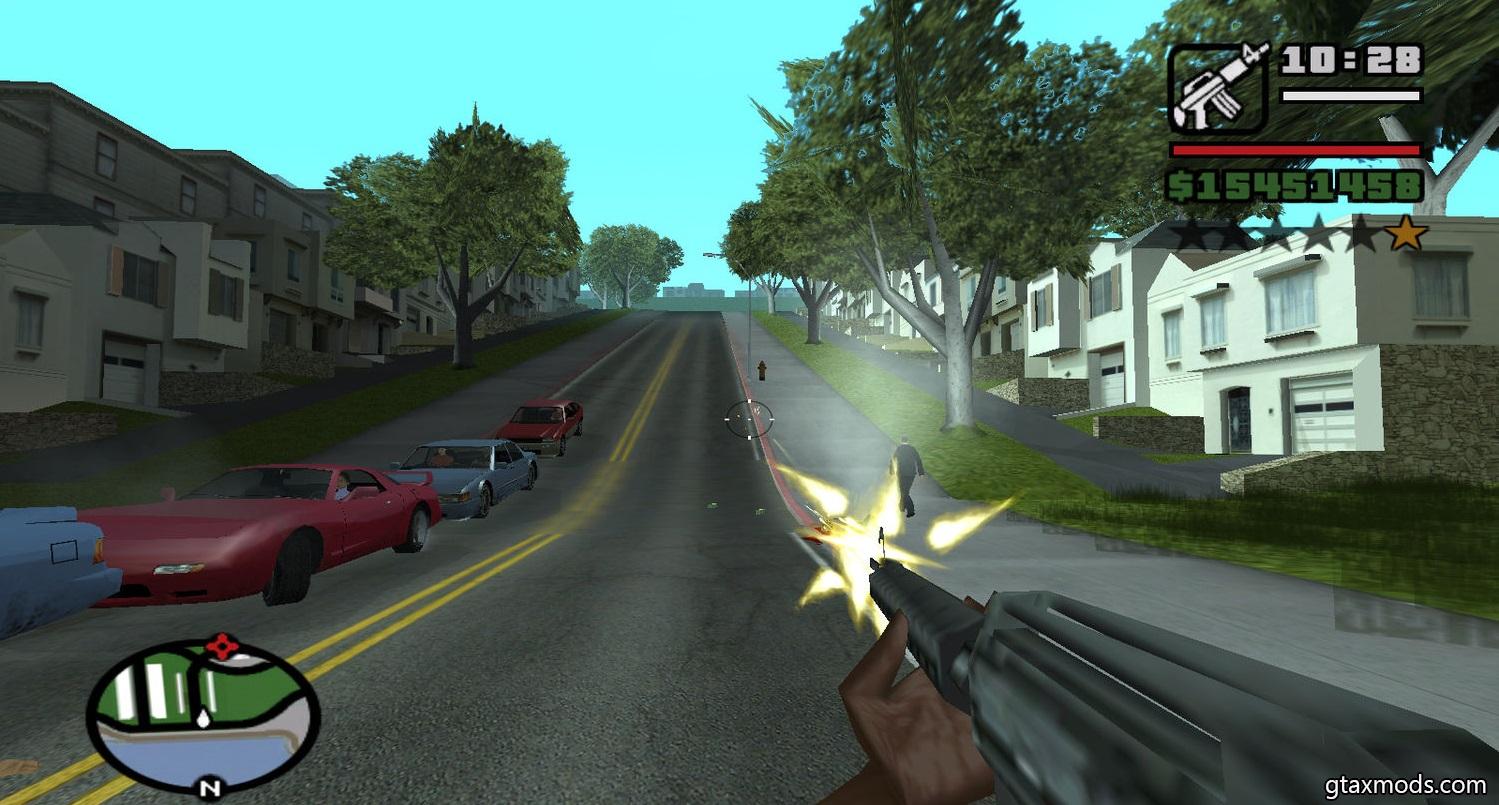Open the gtaxmods.com watermark link

(1407, 785)
